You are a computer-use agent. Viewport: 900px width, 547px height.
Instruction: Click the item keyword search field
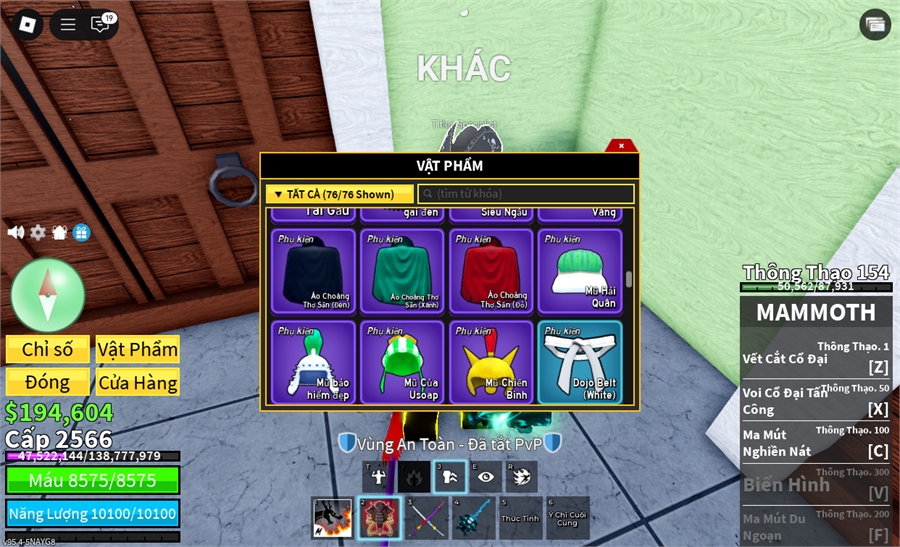coord(526,194)
